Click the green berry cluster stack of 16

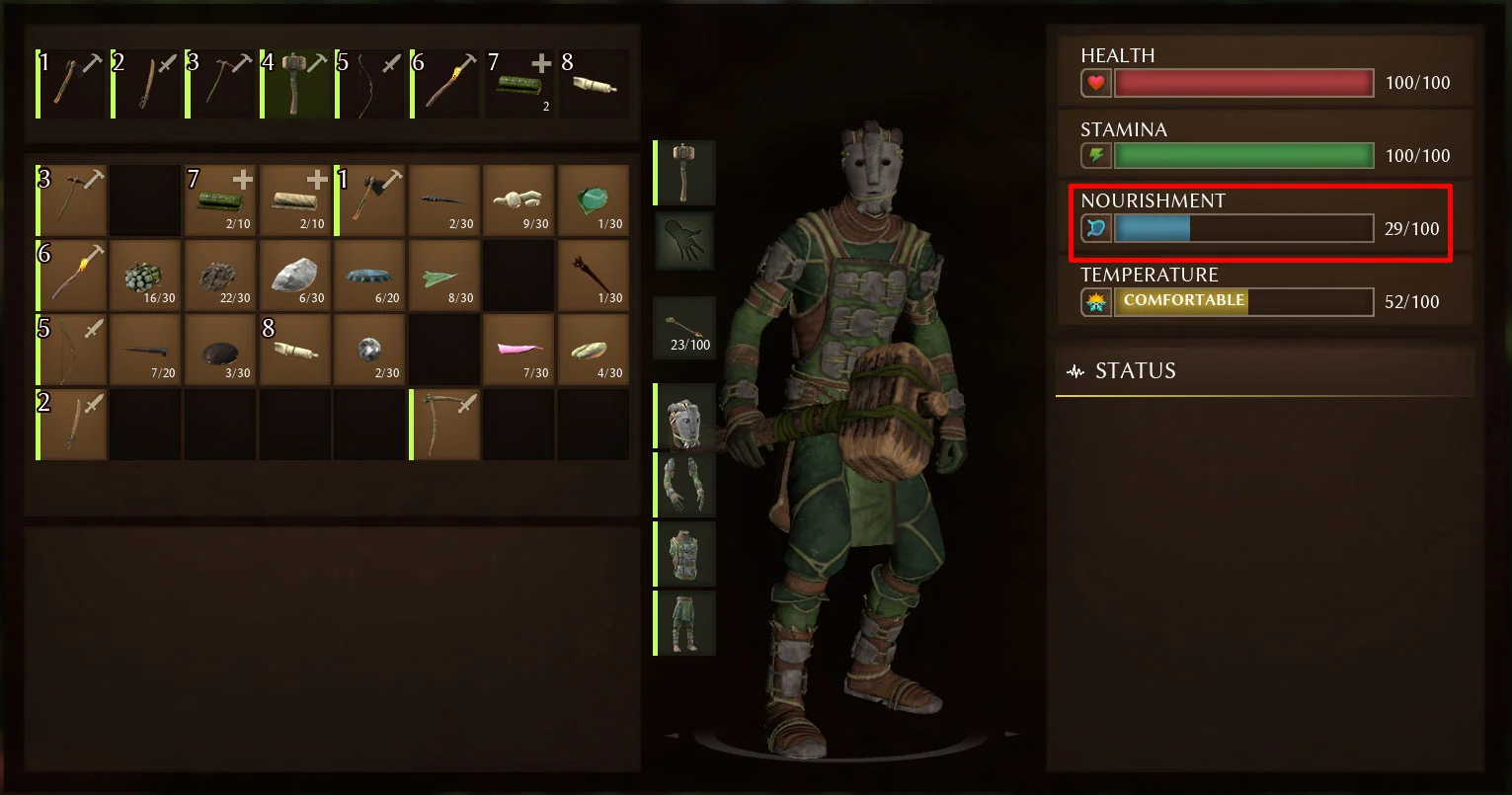tap(145, 276)
